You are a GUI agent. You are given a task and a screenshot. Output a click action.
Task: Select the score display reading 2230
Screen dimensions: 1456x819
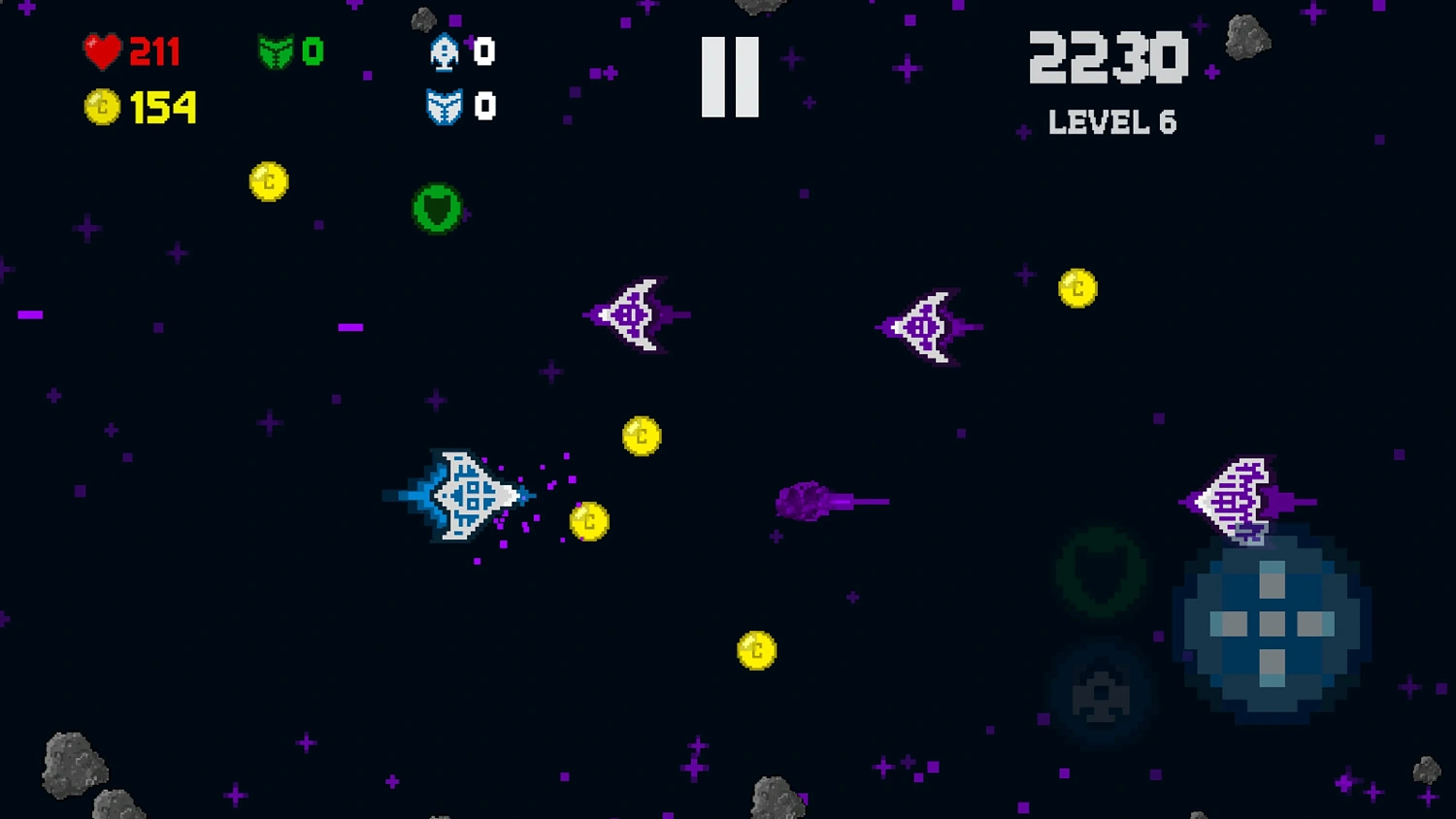1109,58
